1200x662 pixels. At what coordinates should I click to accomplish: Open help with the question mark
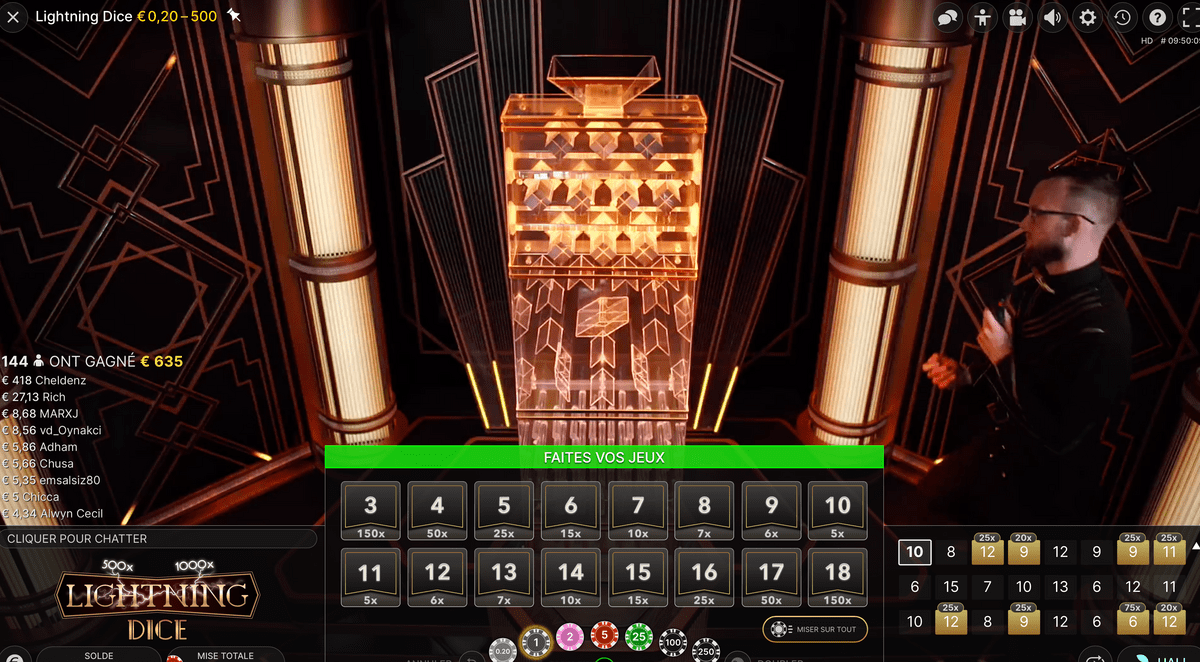pos(1157,17)
